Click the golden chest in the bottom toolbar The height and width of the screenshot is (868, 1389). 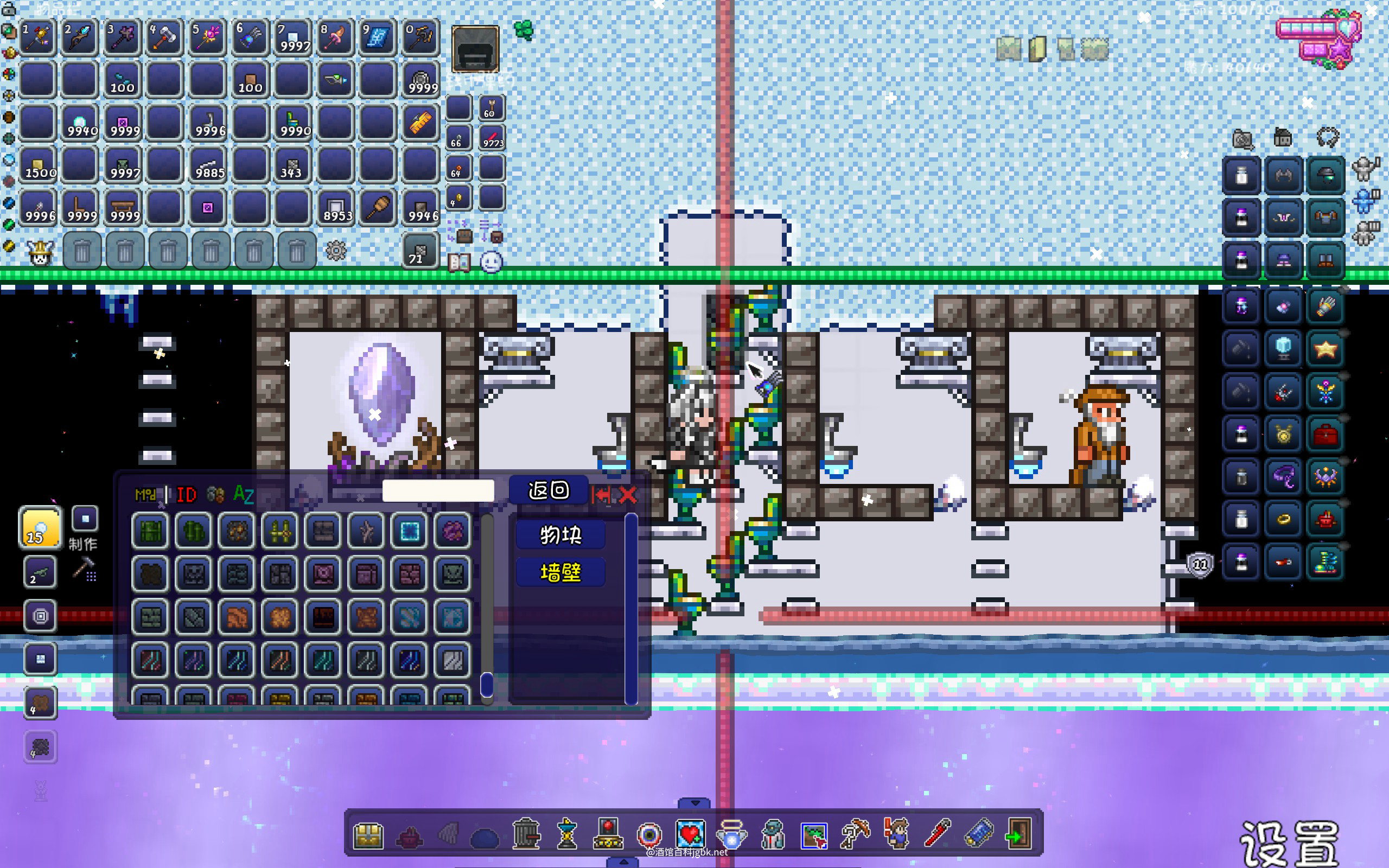tap(368, 835)
